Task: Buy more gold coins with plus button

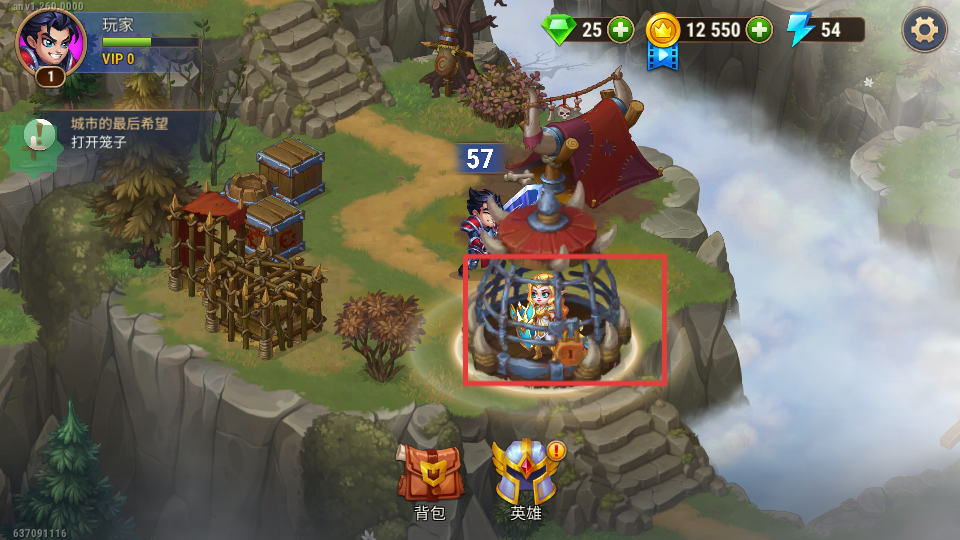Action: 759,30
